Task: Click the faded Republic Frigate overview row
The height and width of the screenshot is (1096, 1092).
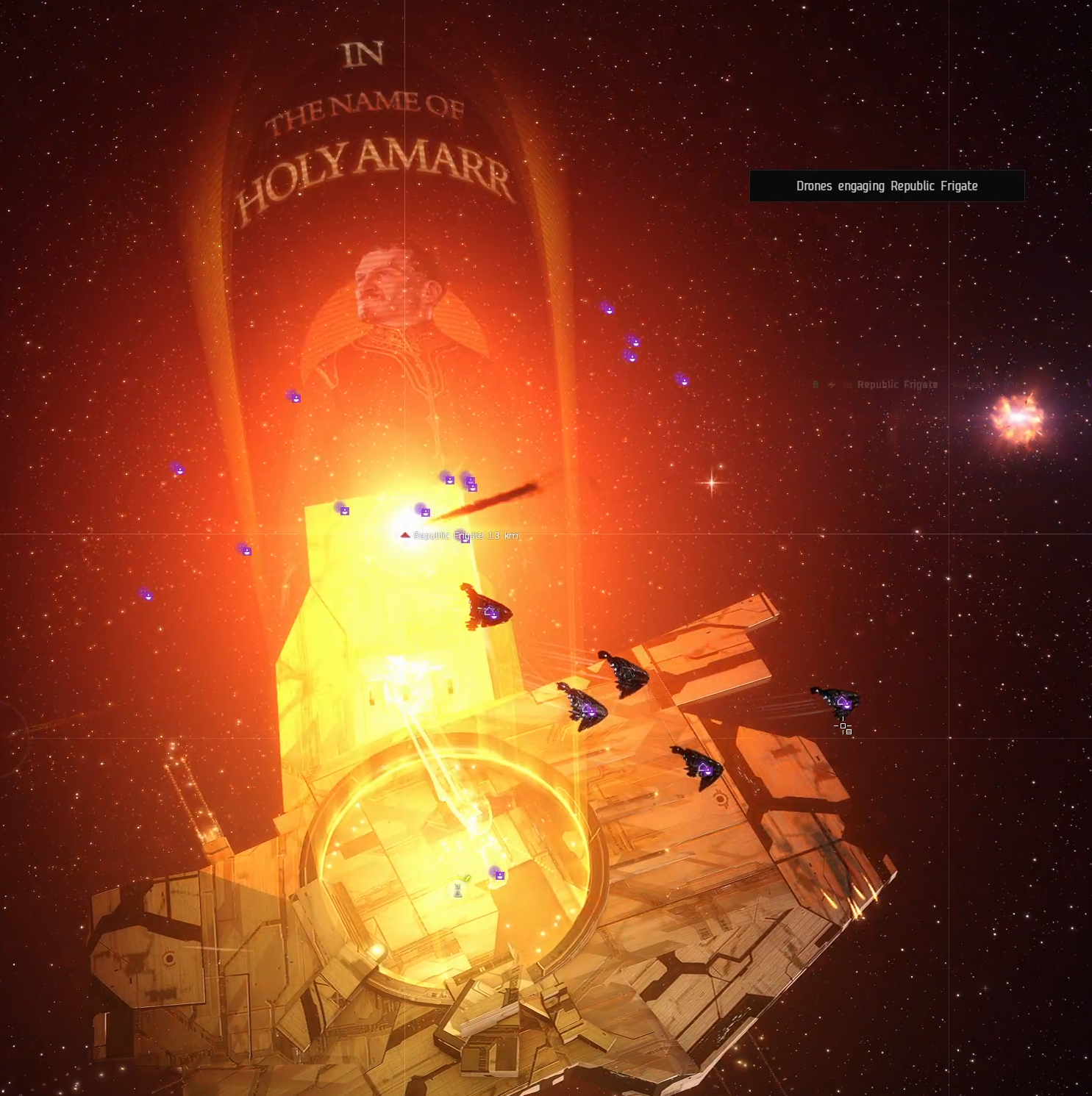Action: pyautogui.click(x=897, y=384)
